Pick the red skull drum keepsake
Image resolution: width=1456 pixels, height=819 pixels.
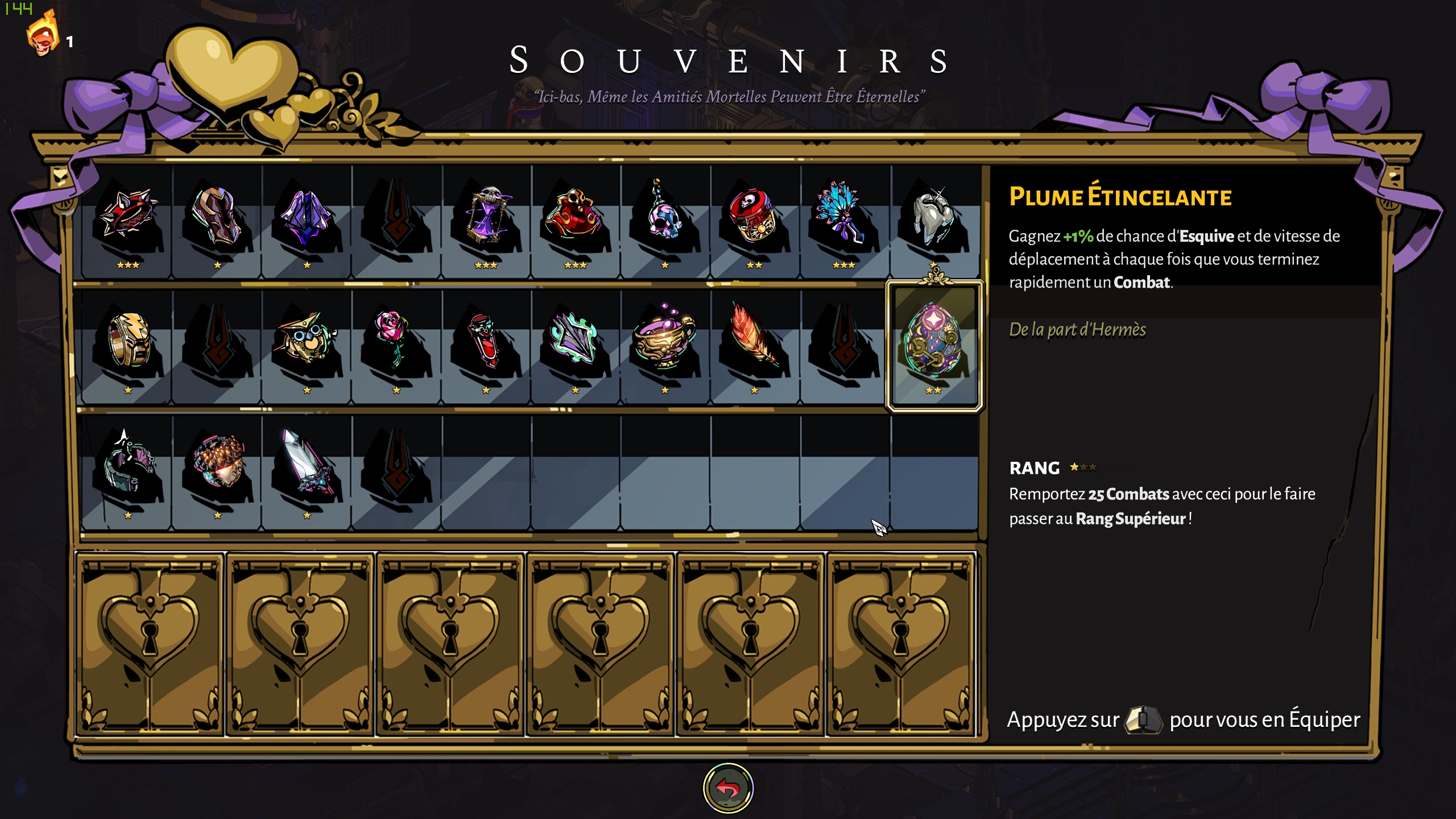tap(754, 219)
